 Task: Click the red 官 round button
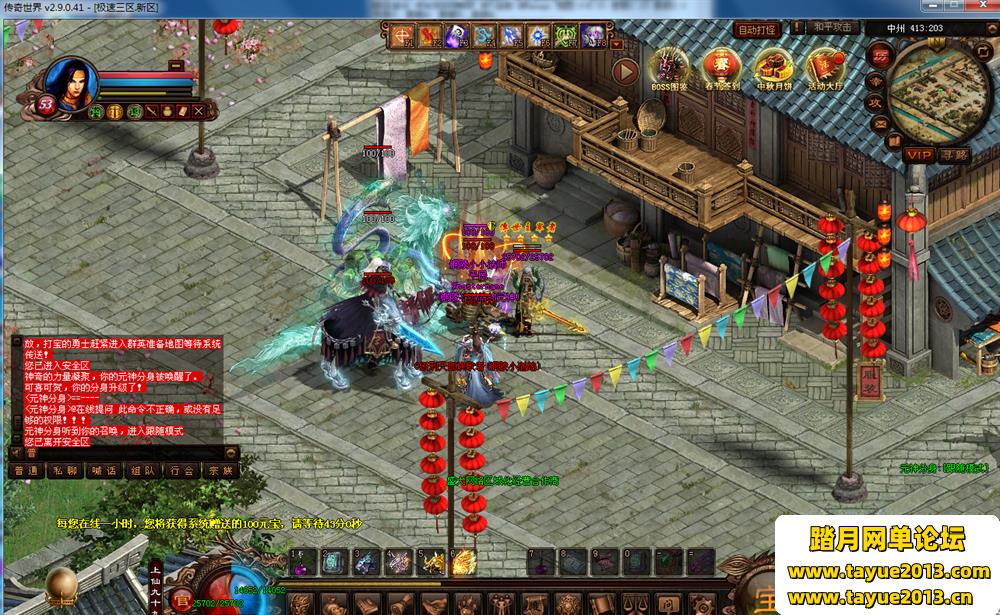pyautogui.click(x=182, y=600)
